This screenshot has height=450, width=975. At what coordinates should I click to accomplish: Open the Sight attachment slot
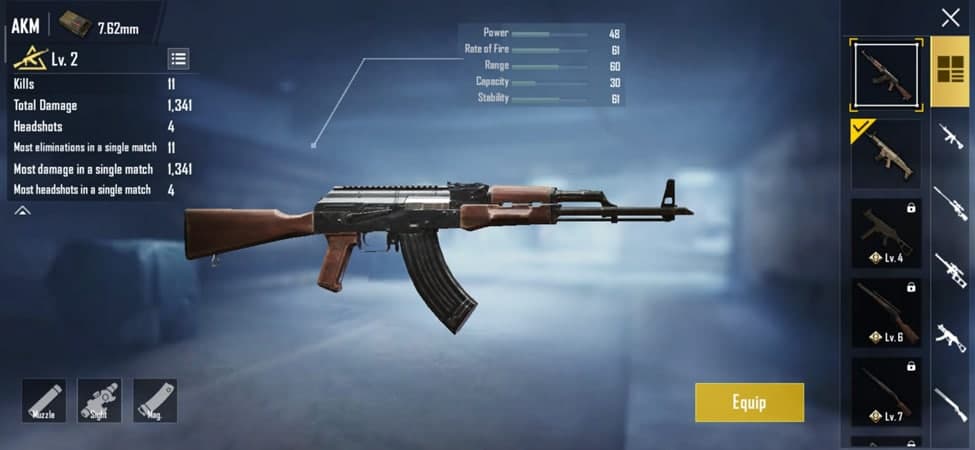tap(99, 400)
